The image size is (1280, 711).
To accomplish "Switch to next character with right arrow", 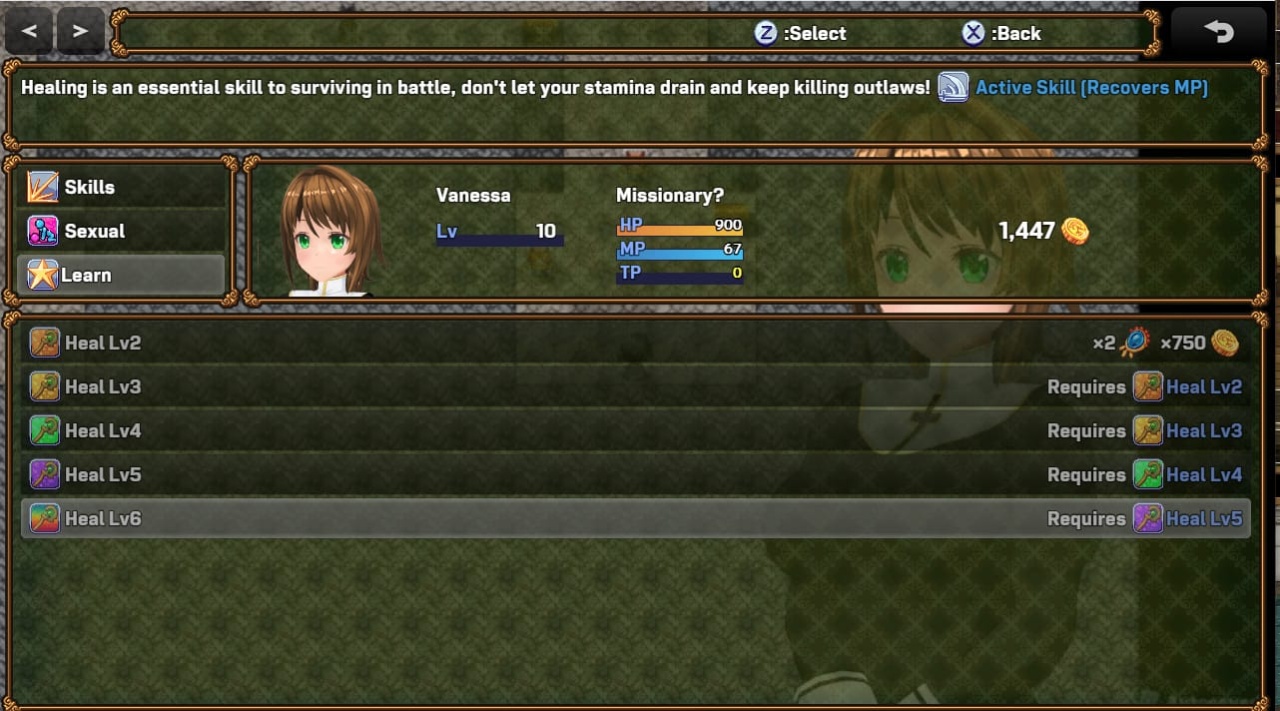I will click(81, 31).
